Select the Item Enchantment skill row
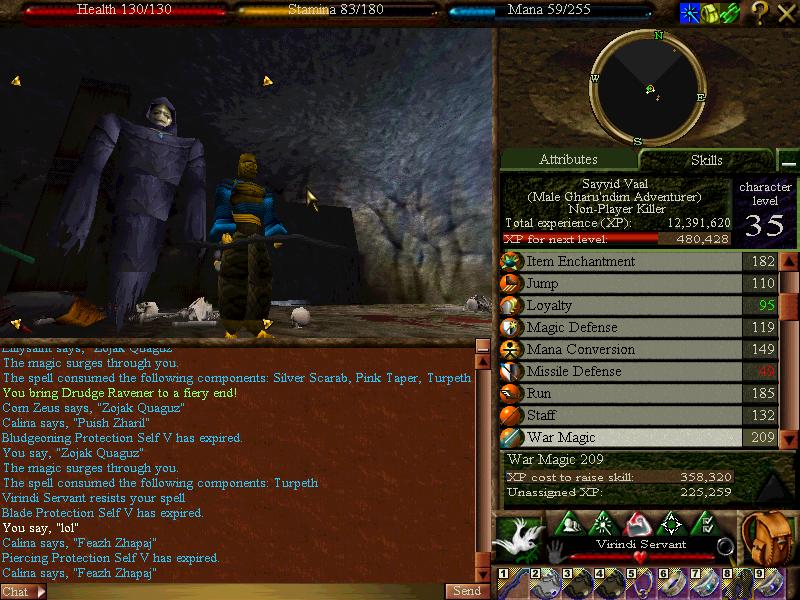The width and height of the screenshot is (800, 600). (620, 262)
